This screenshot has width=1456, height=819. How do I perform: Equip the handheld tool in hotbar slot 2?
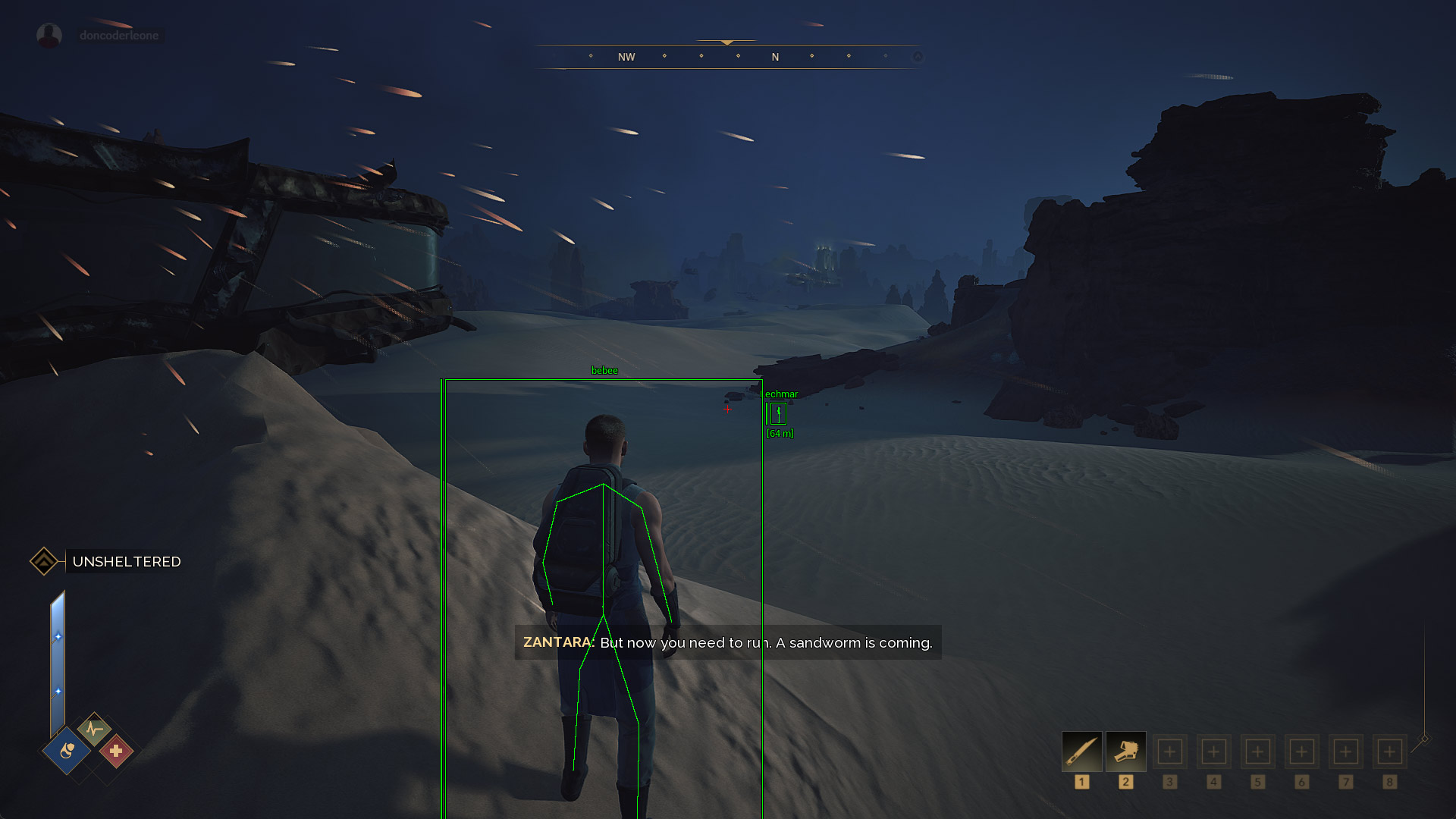[x=1125, y=752]
